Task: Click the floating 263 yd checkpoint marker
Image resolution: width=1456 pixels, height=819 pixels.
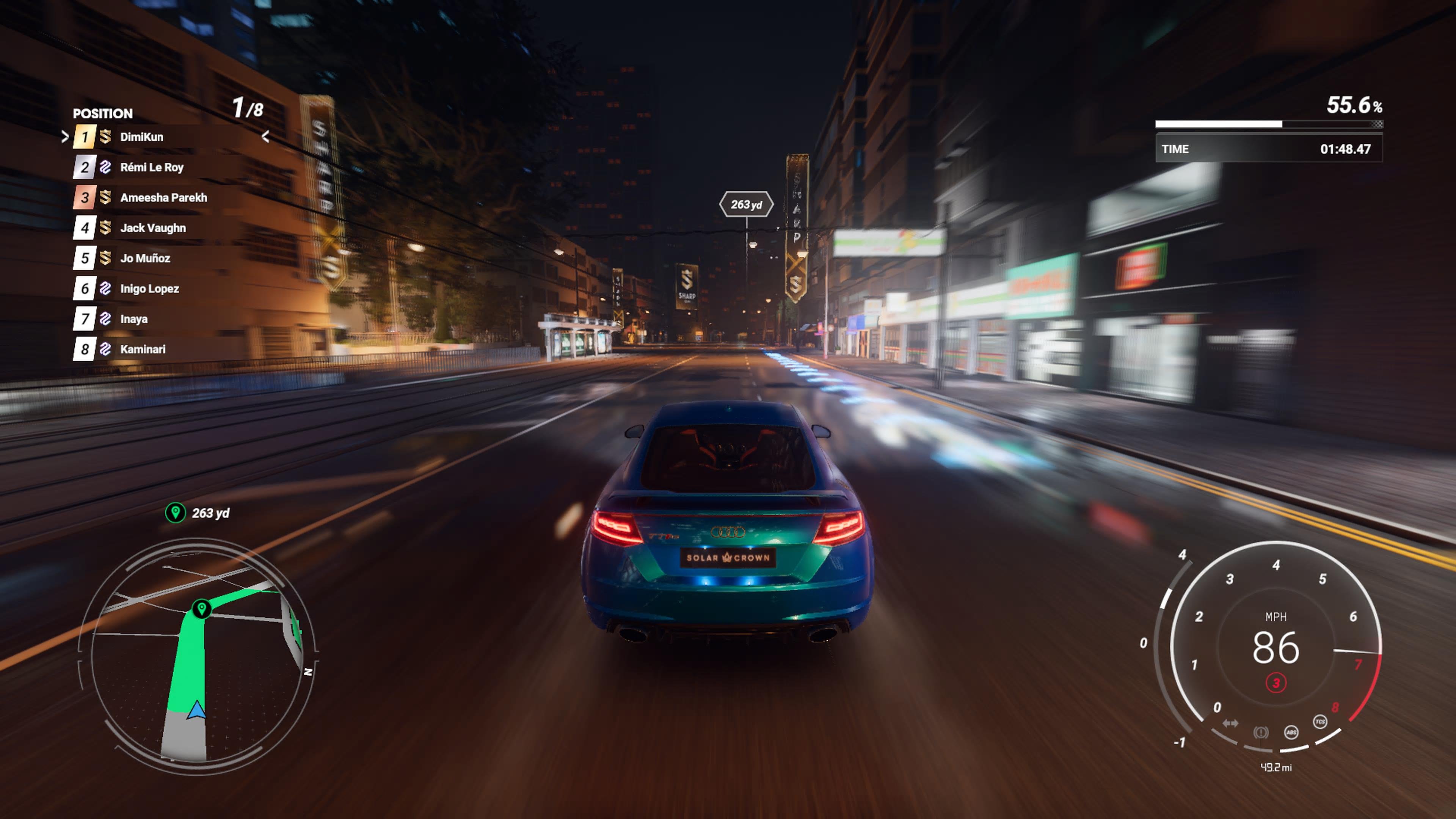Action: (x=746, y=205)
